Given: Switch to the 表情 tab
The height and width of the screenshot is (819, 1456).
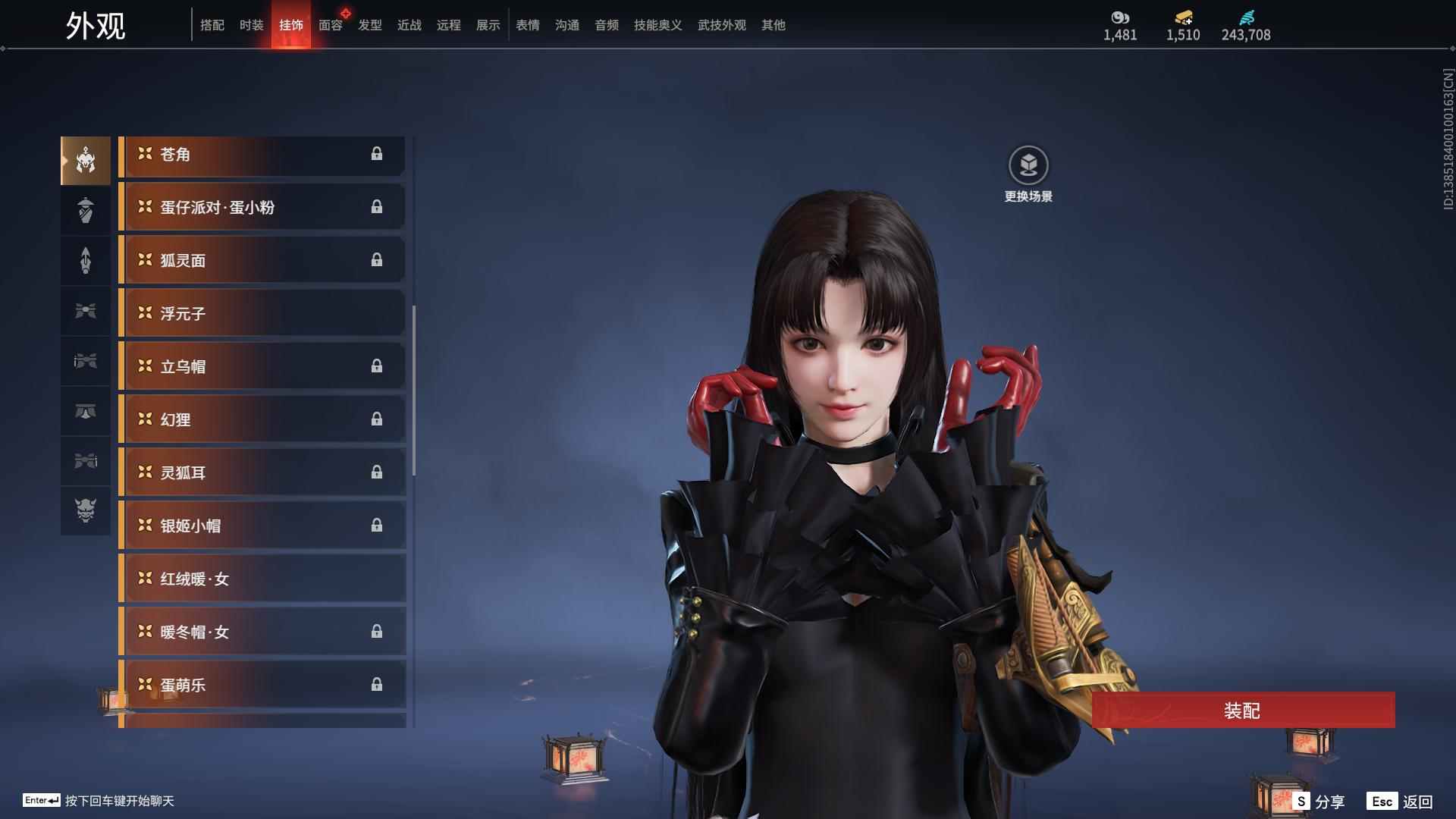Looking at the screenshot, I should (528, 25).
